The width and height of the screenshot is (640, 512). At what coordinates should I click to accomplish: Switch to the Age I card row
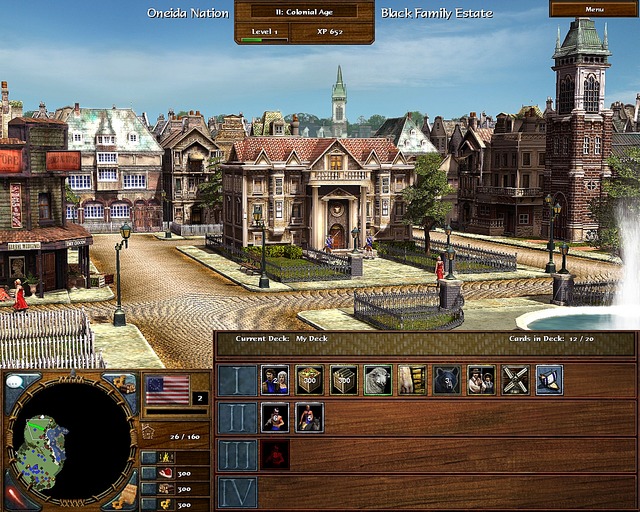(237, 380)
